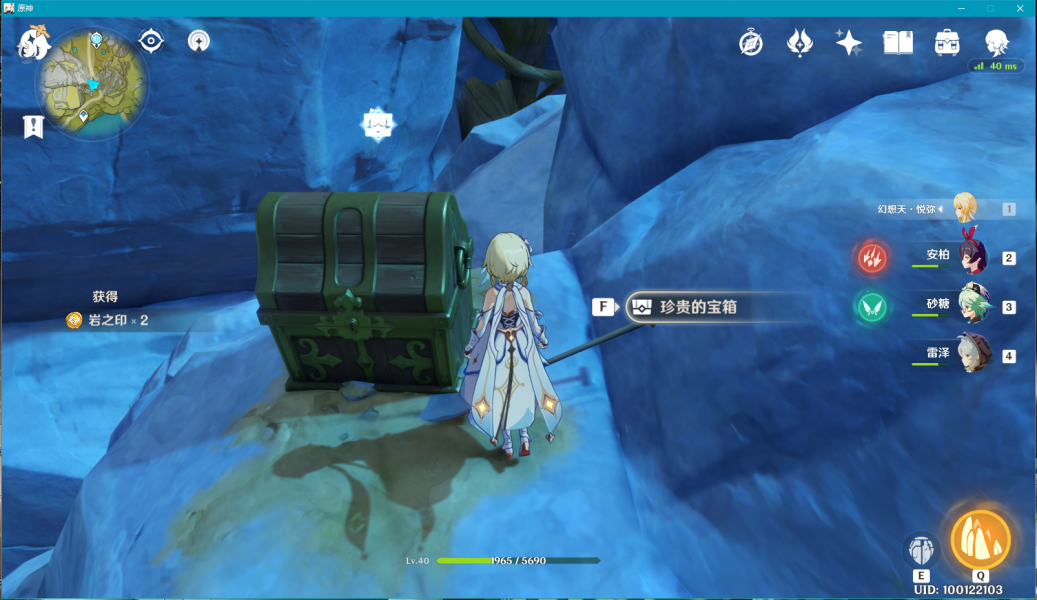Open the Paimon main menu
The image size is (1037, 600).
point(34,42)
